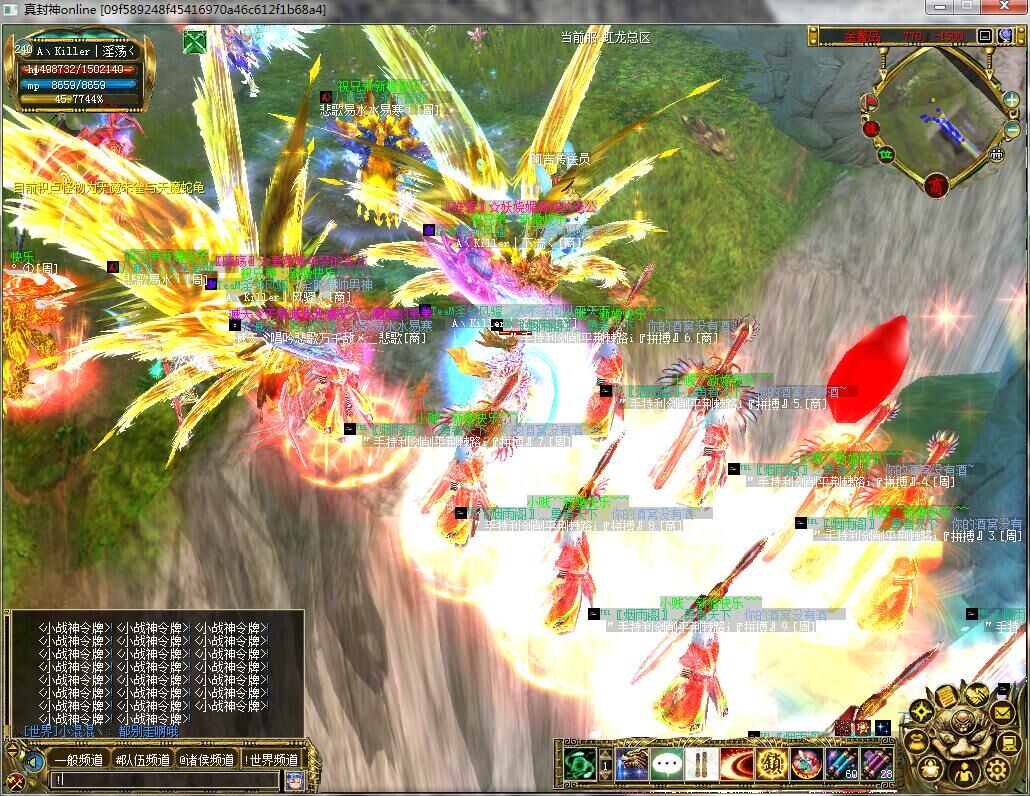Activate the golden 鎖 lock skill
This screenshot has width=1030, height=796.
(771, 764)
